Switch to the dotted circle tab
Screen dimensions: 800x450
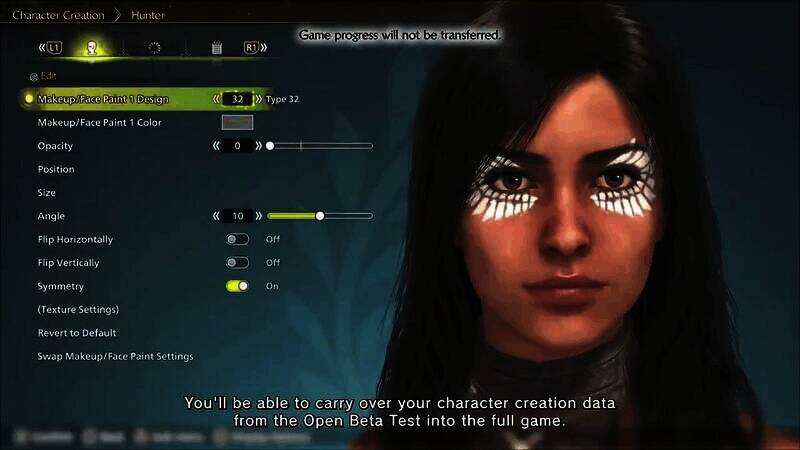click(154, 47)
